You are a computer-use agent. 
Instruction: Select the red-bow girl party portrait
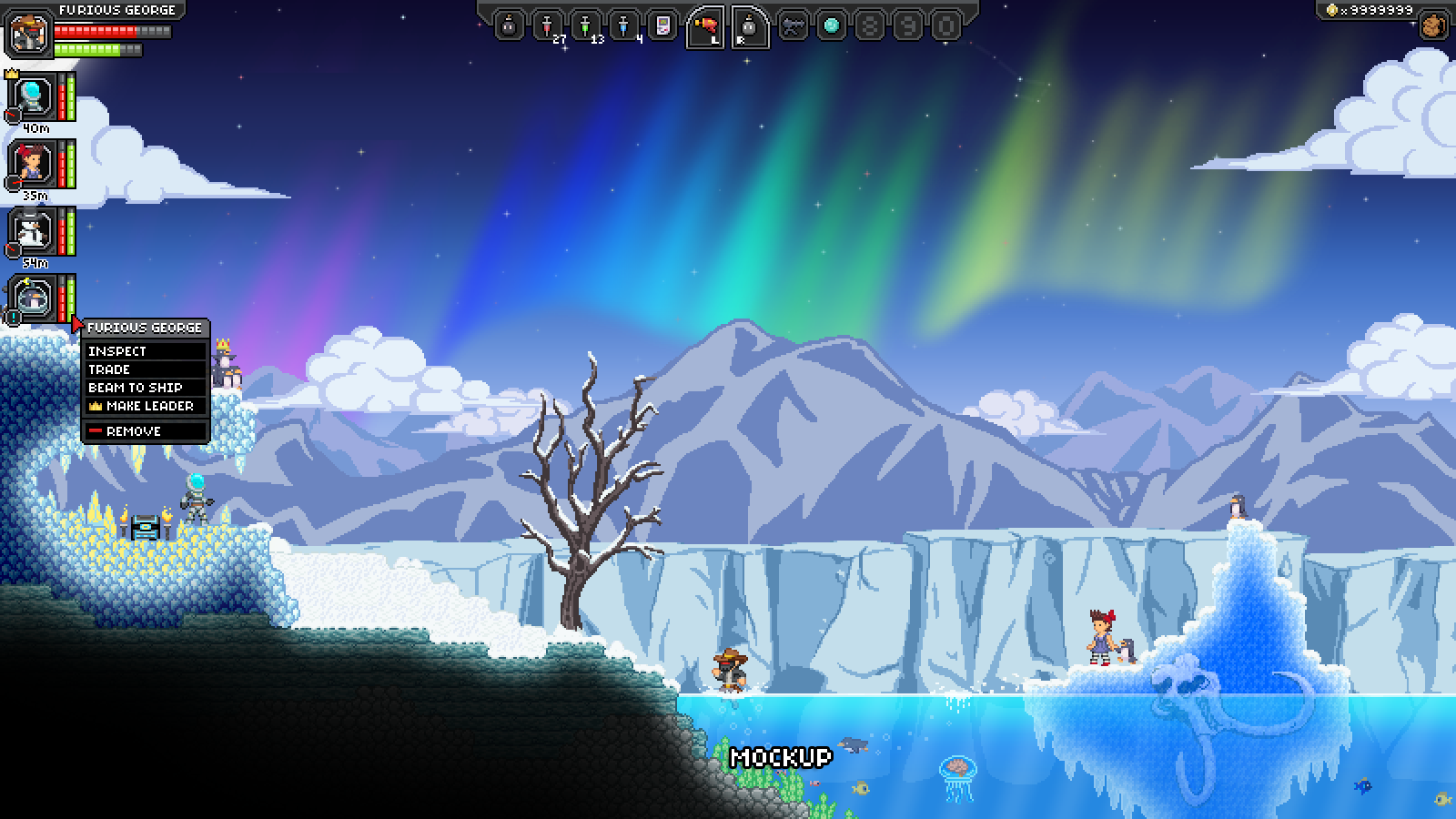point(33,165)
